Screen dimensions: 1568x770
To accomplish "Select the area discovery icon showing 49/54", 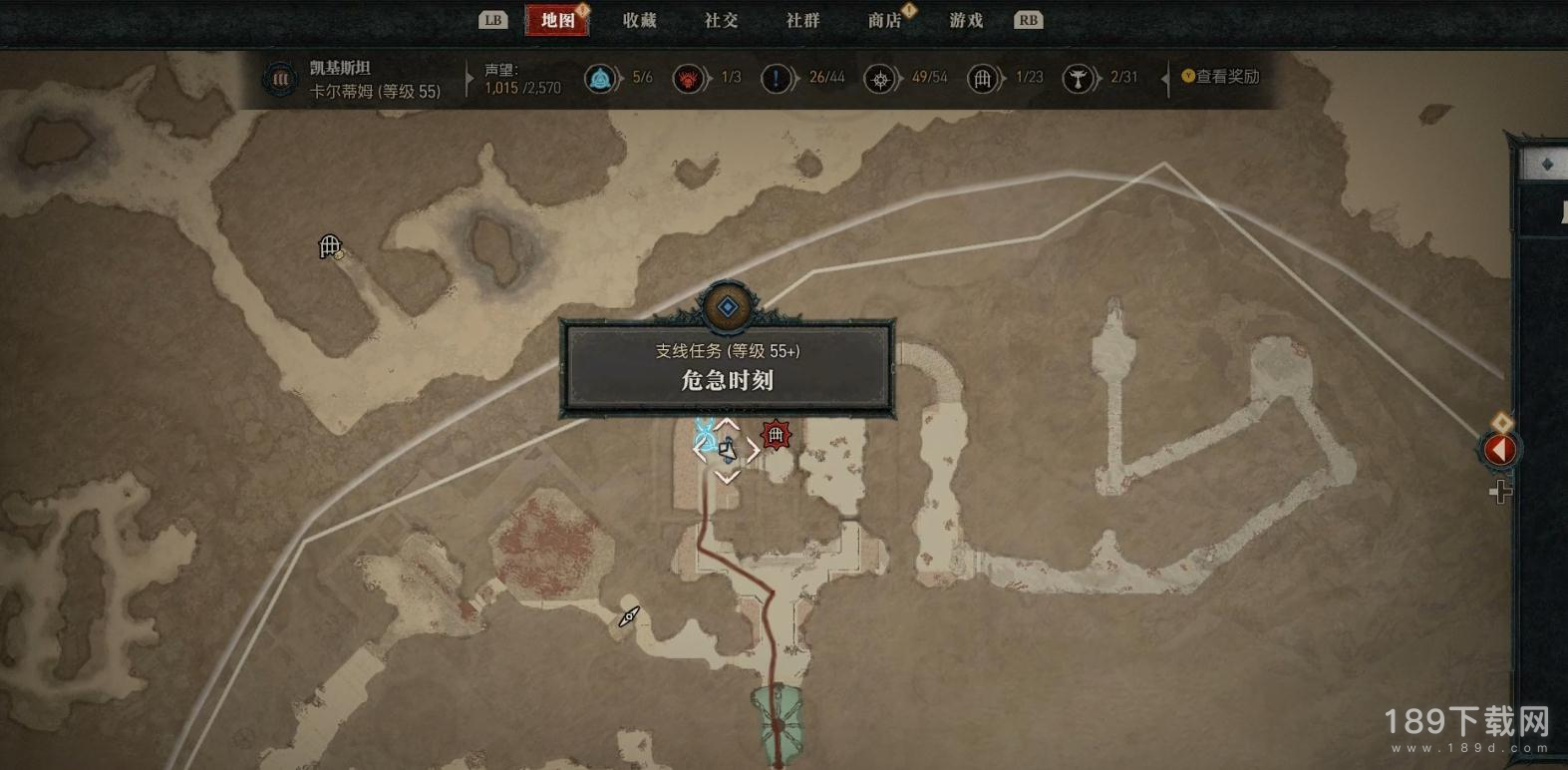I will coord(879,78).
